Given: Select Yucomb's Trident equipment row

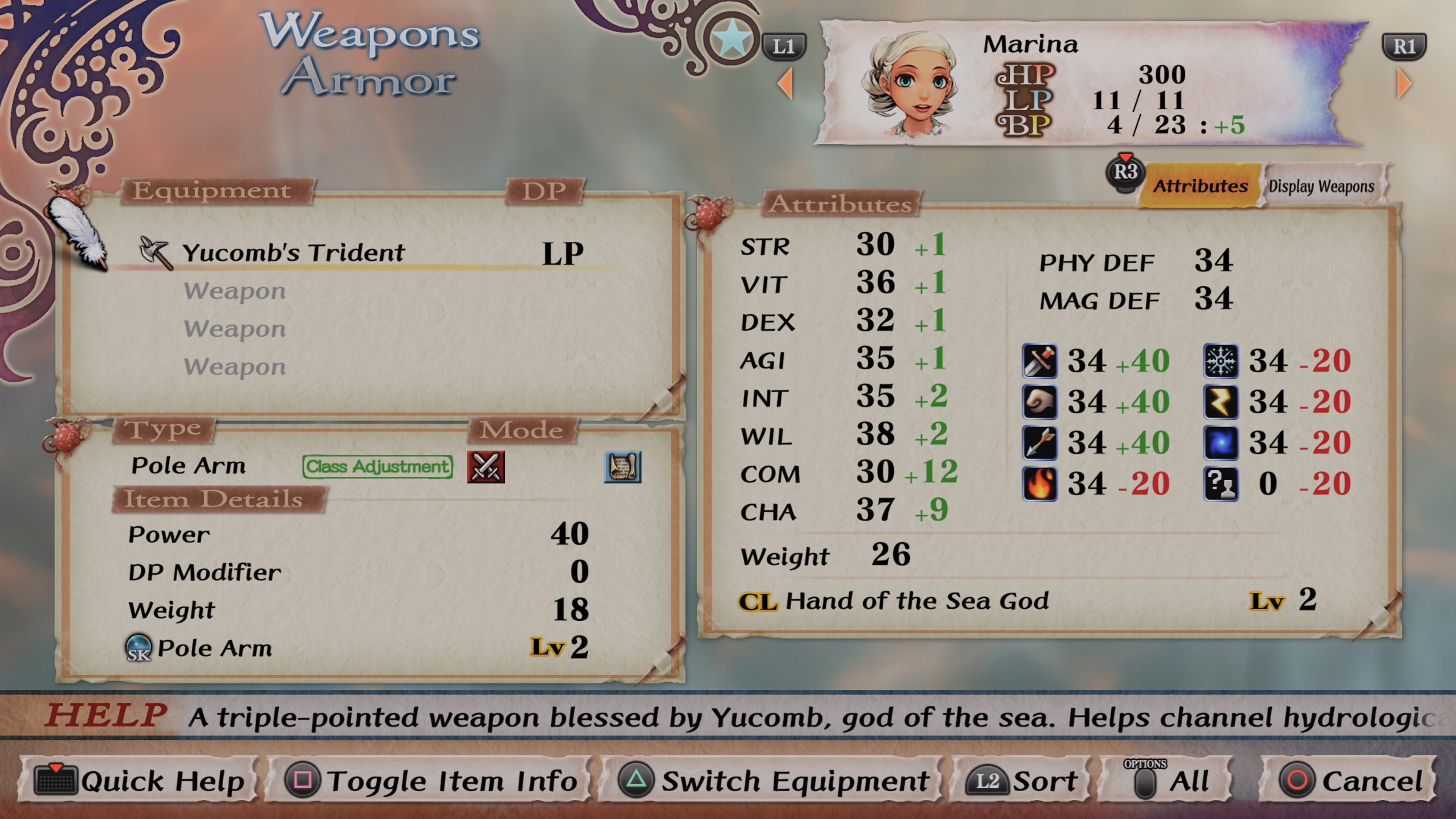Looking at the screenshot, I should (x=294, y=253).
